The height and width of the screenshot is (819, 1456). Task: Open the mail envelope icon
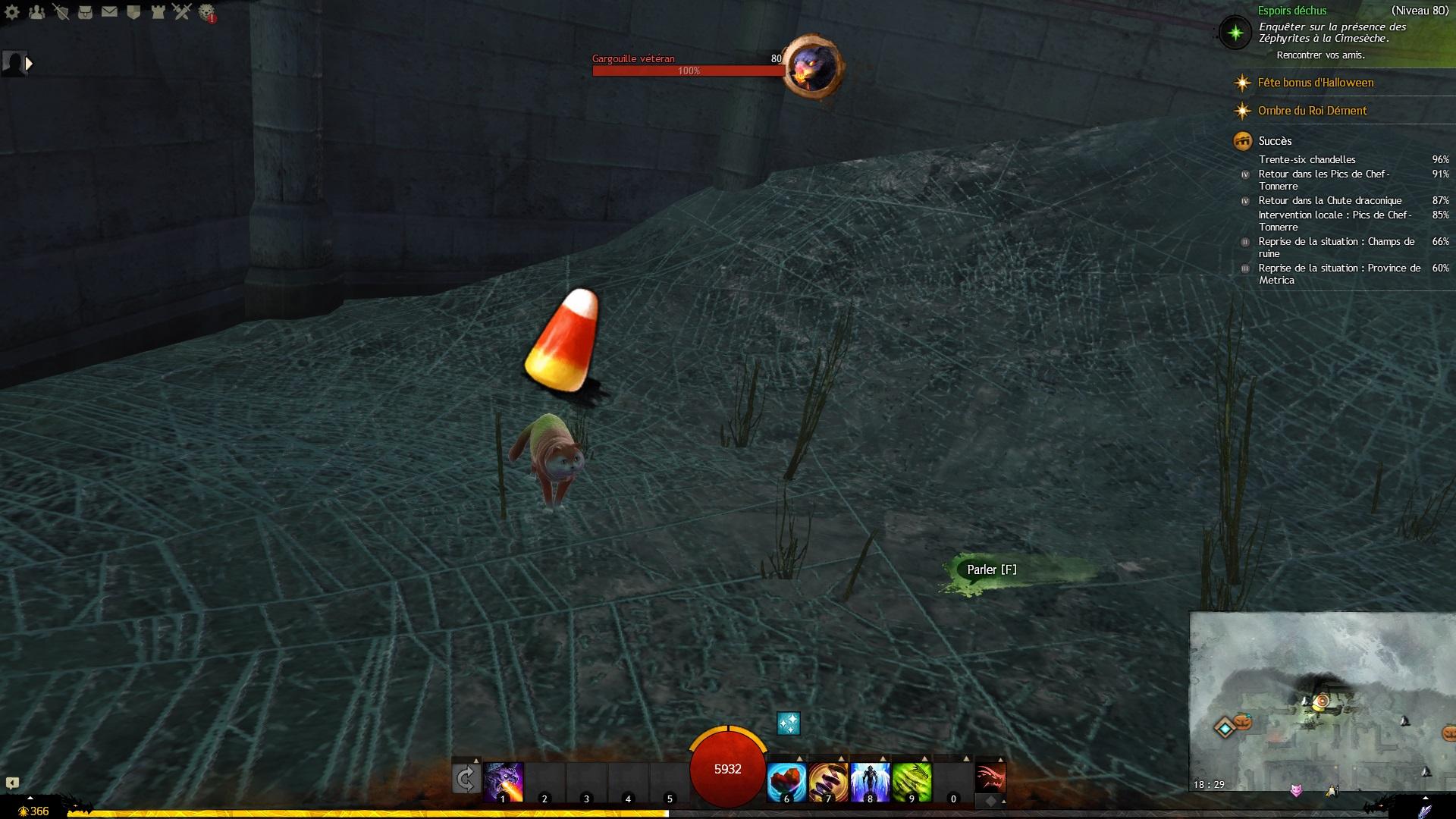(x=109, y=12)
